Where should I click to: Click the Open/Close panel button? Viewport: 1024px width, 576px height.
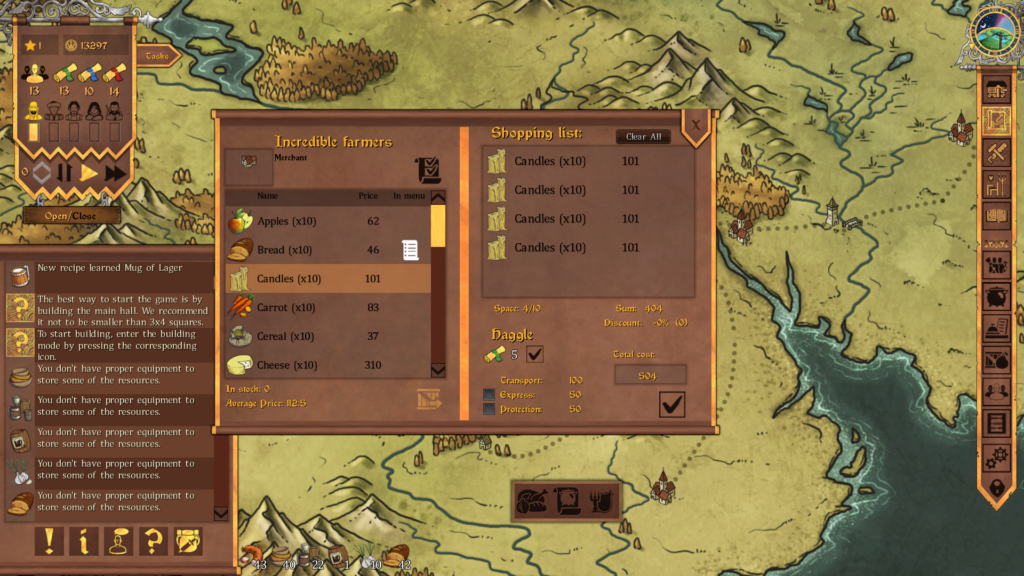69,216
